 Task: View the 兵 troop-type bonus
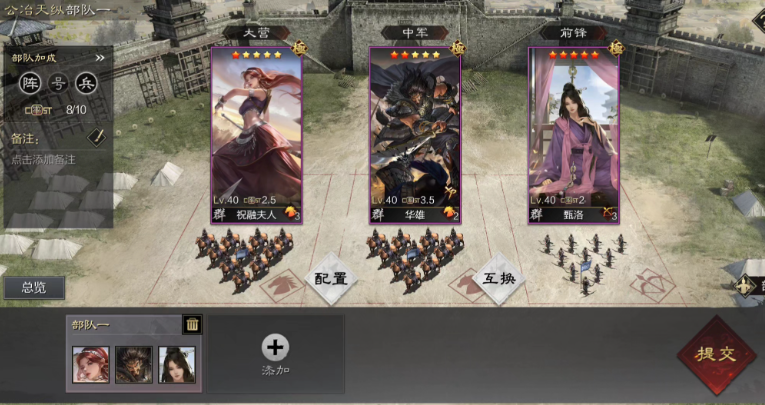tap(86, 83)
